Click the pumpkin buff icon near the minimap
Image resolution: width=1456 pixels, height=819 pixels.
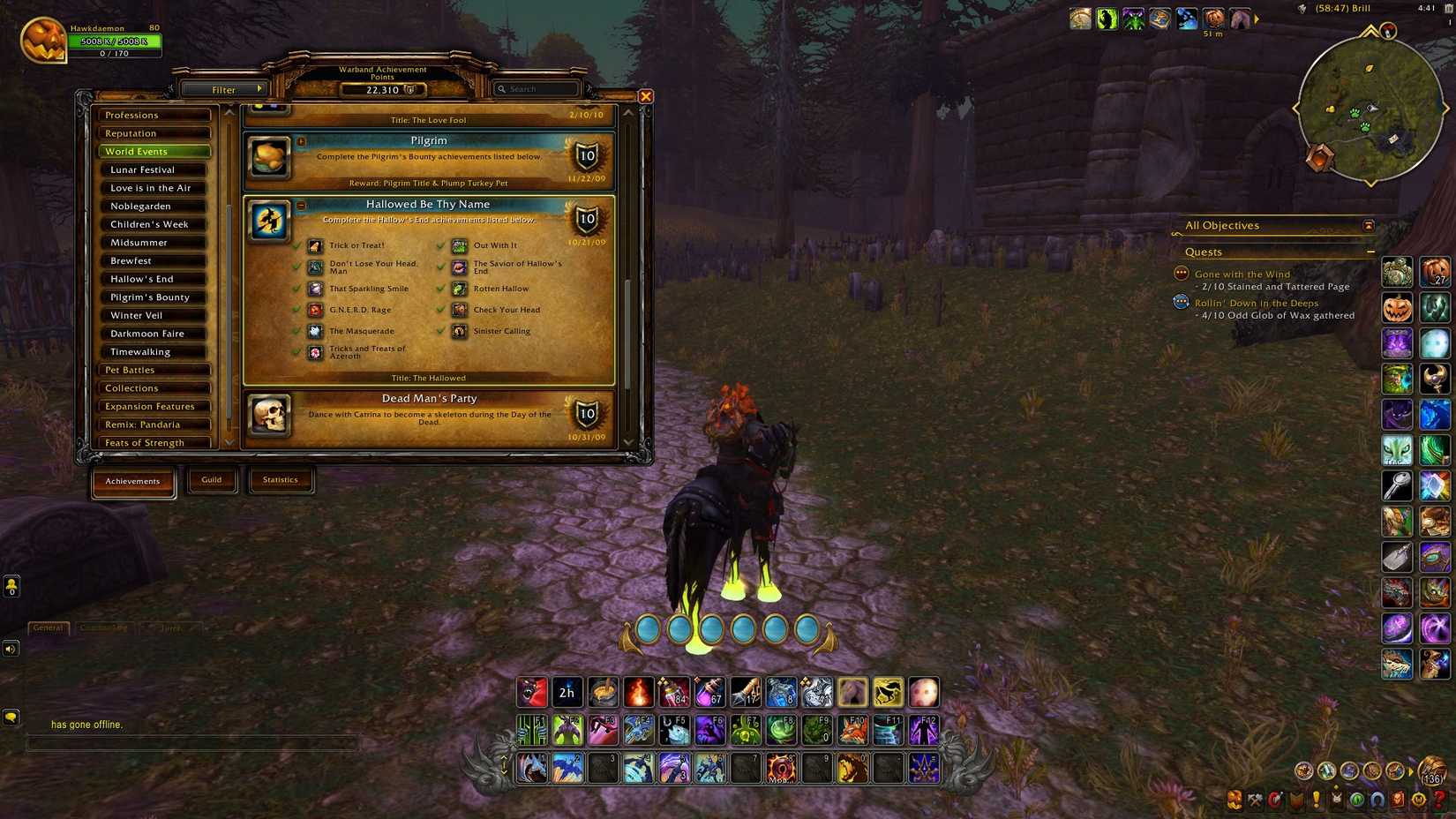pos(1213,18)
